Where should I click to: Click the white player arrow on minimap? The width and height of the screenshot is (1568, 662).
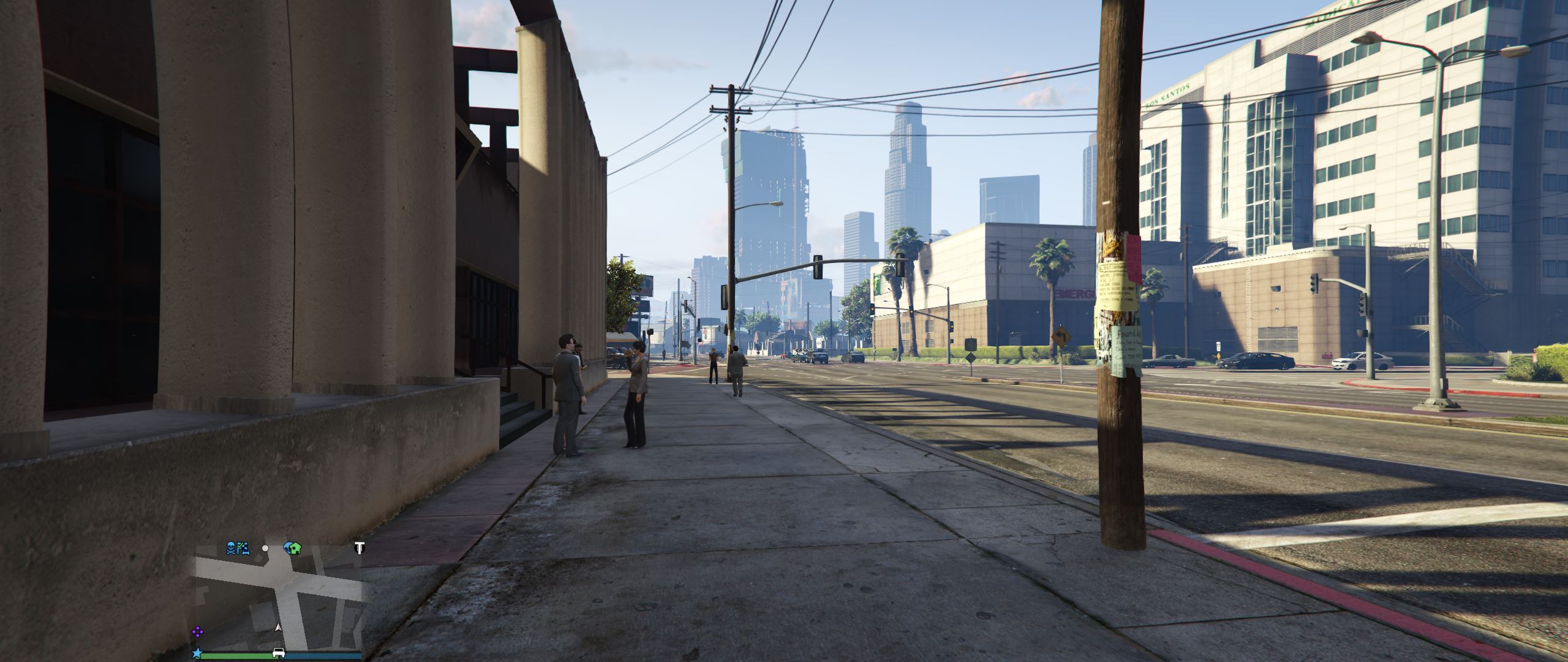pos(279,628)
